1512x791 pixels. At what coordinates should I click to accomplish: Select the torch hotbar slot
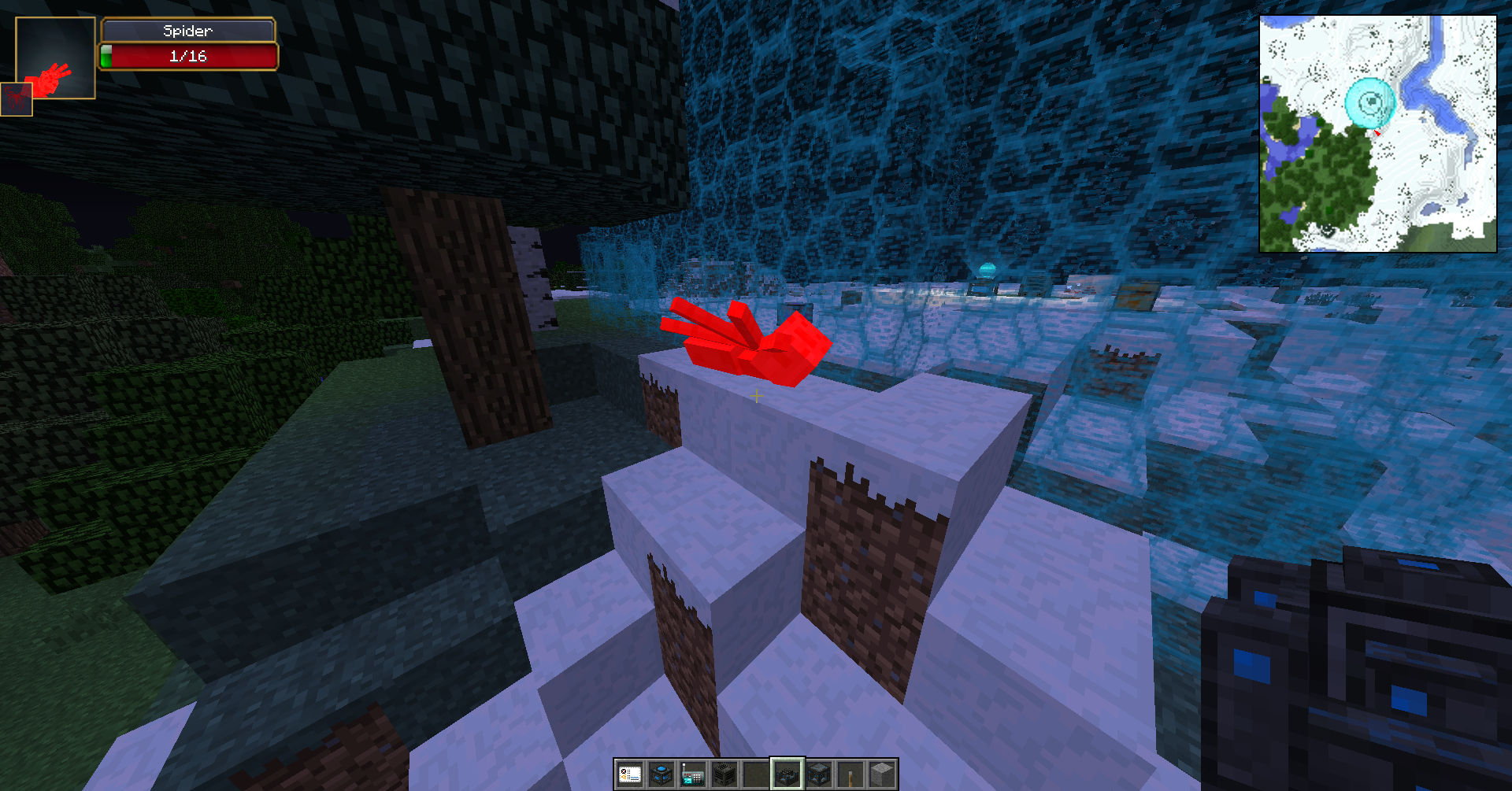[x=850, y=775]
